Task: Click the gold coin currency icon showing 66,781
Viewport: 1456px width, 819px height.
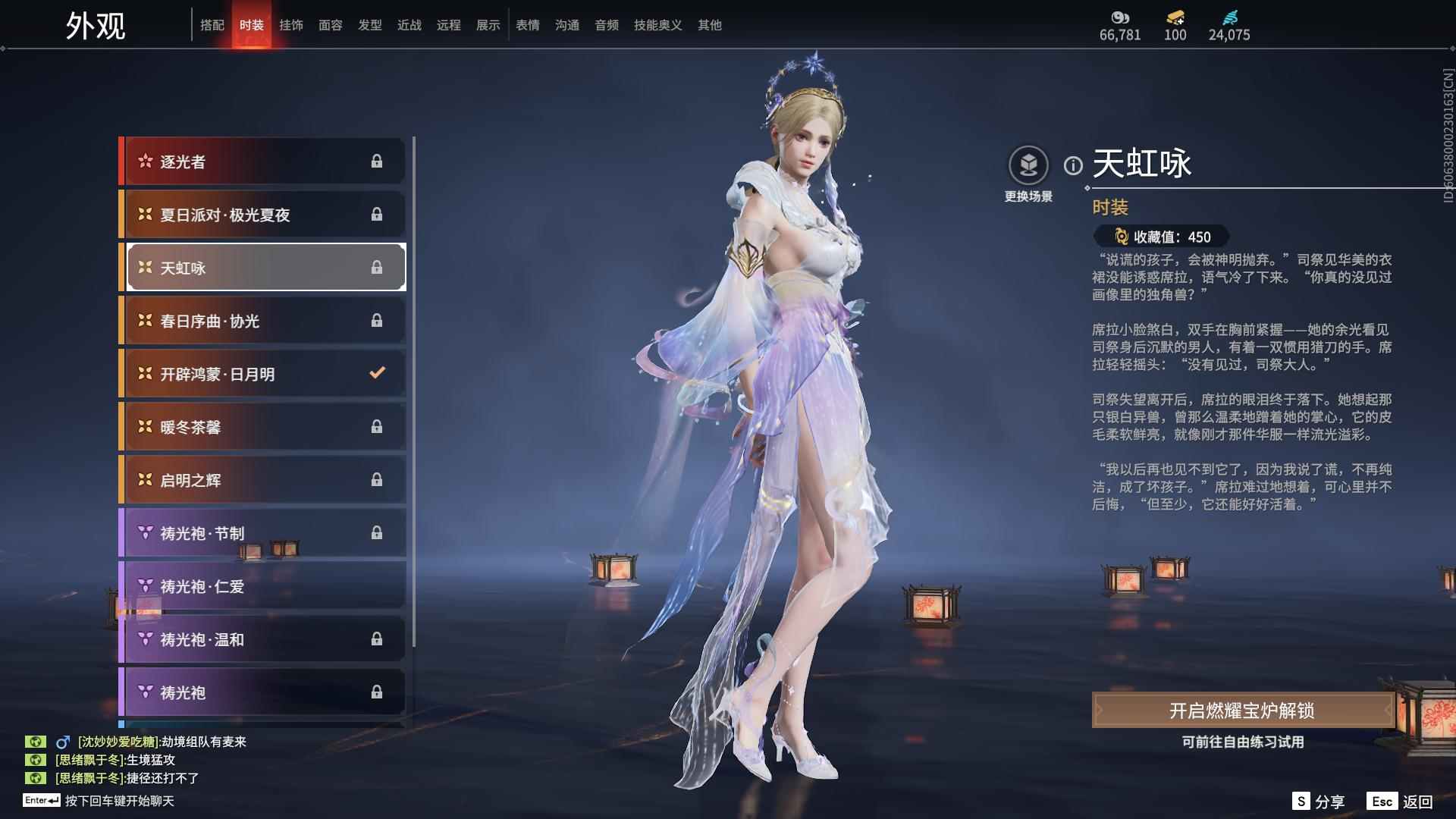Action: pyautogui.click(x=1120, y=17)
